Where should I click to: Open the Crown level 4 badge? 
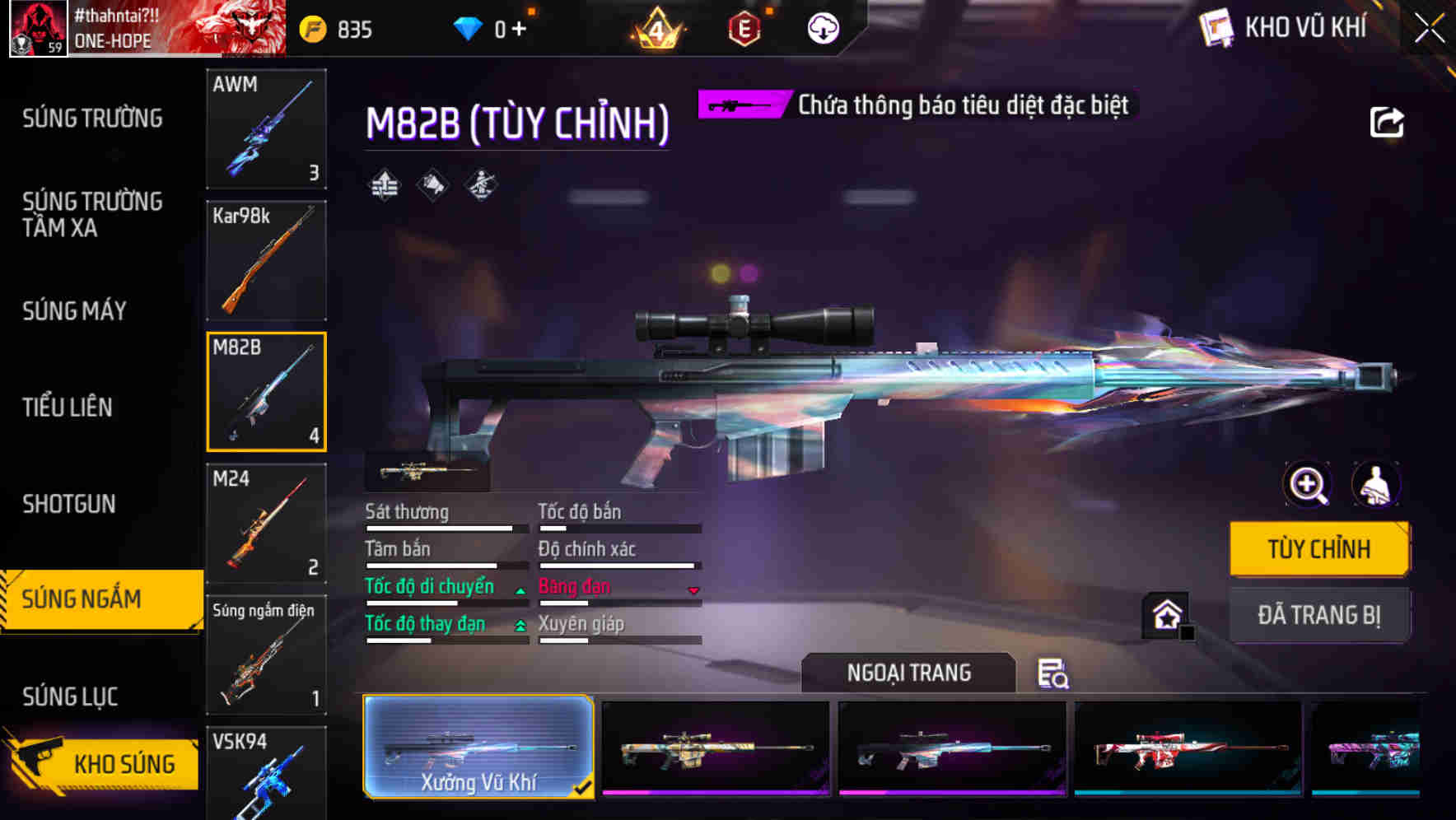656,27
